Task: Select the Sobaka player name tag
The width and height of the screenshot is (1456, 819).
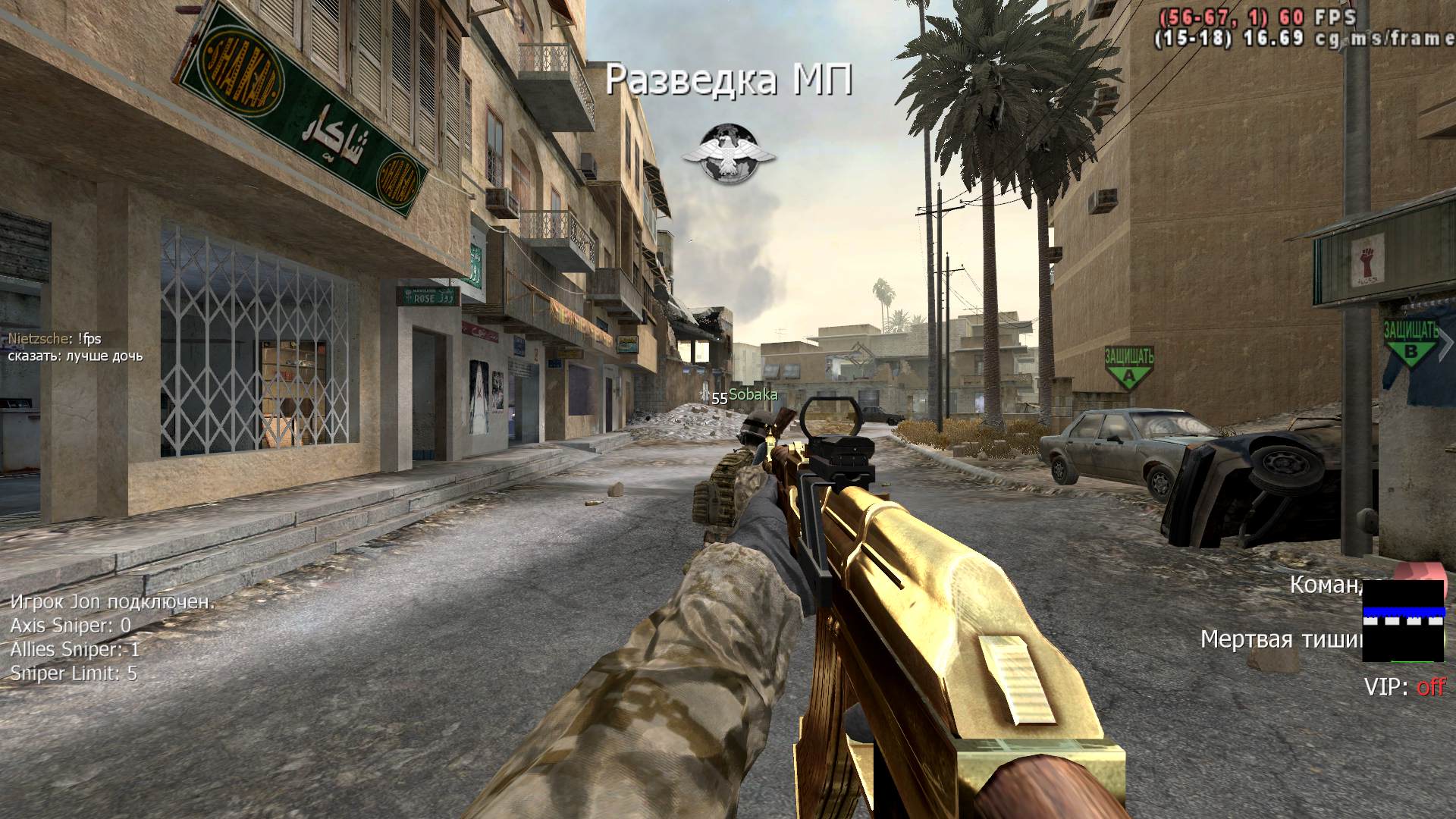Action: [752, 395]
